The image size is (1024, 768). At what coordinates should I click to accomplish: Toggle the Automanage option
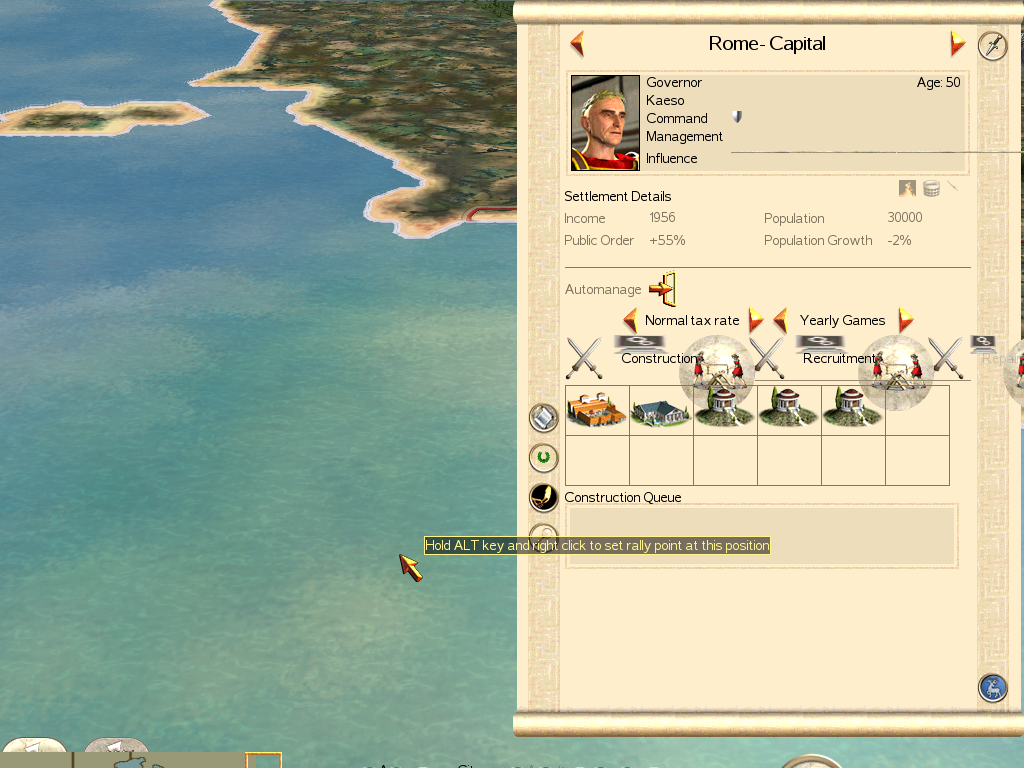[x=663, y=289]
